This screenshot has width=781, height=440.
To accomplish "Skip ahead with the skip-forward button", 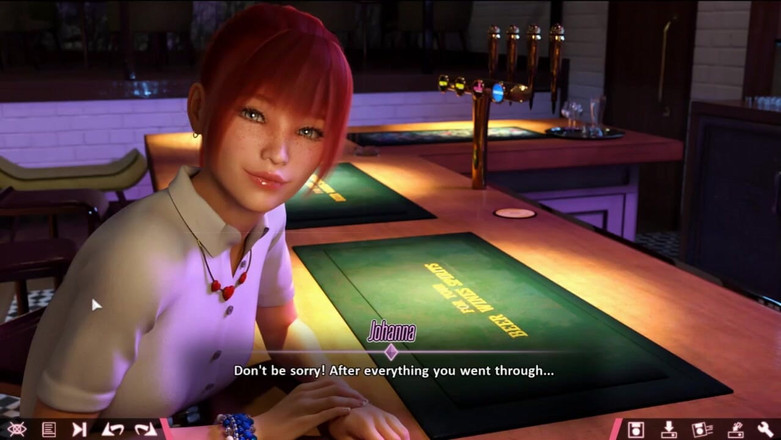I will coord(80,429).
